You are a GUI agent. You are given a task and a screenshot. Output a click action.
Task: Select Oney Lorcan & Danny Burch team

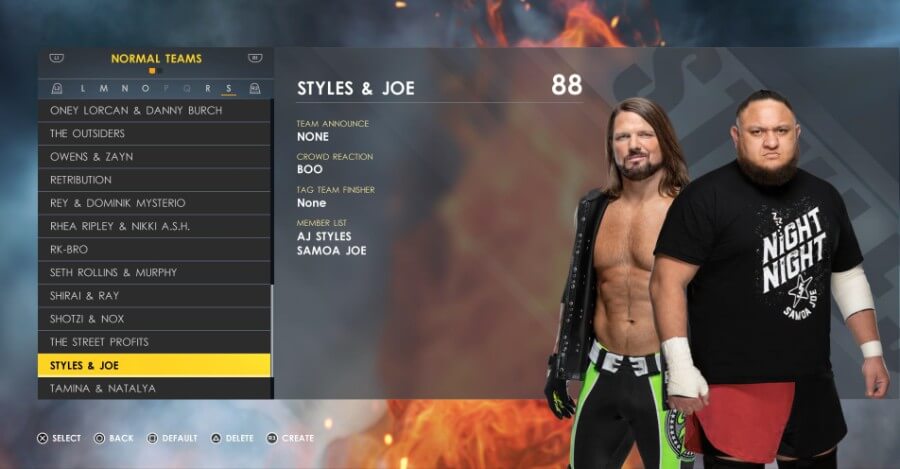[x=155, y=111]
